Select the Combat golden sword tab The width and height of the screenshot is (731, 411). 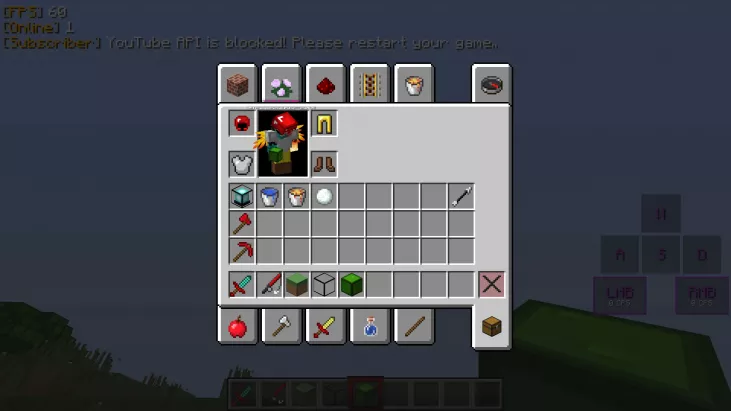[325, 326]
